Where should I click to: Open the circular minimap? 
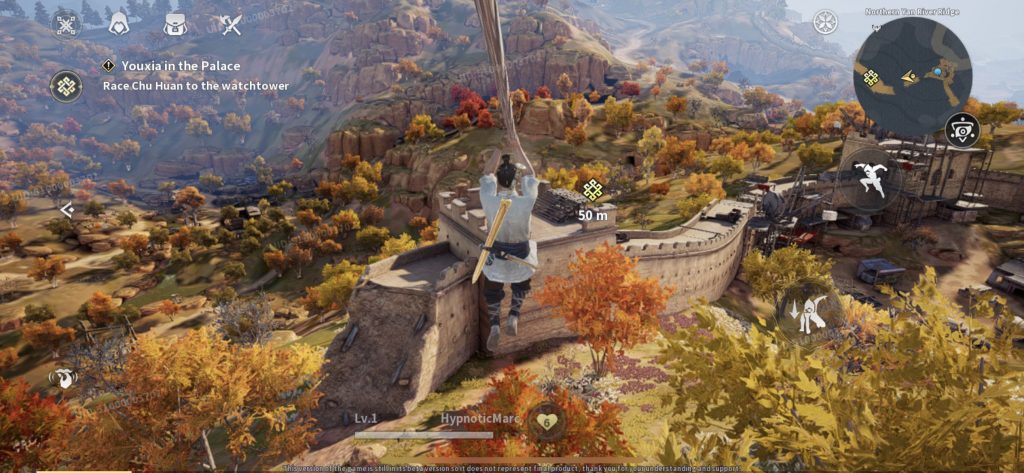coord(913,76)
